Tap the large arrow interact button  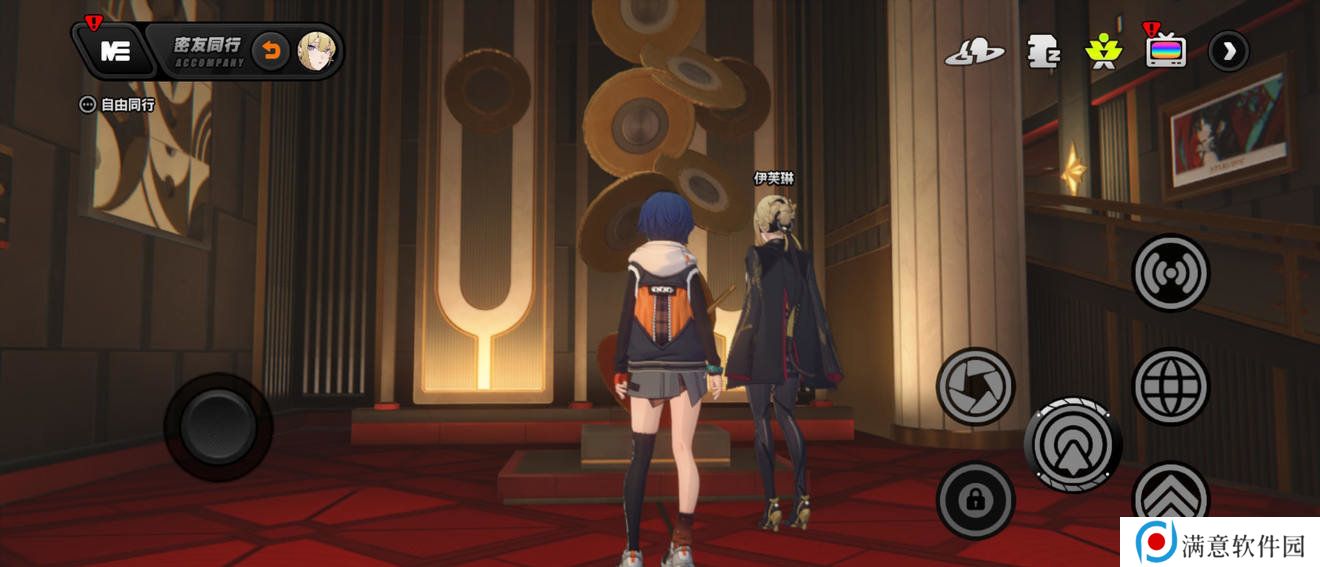[1072, 445]
